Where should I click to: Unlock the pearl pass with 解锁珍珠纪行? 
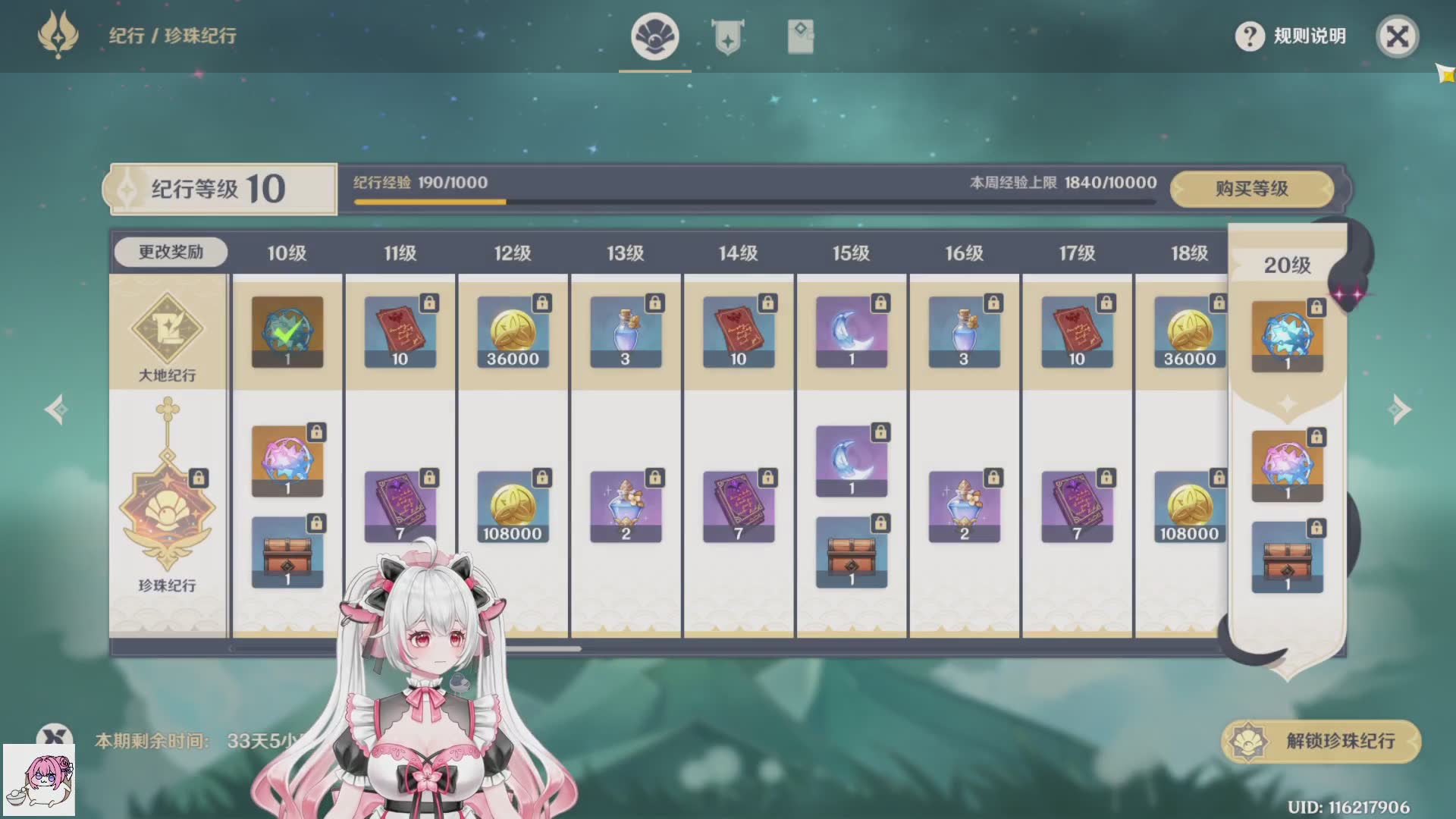click(1321, 741)
